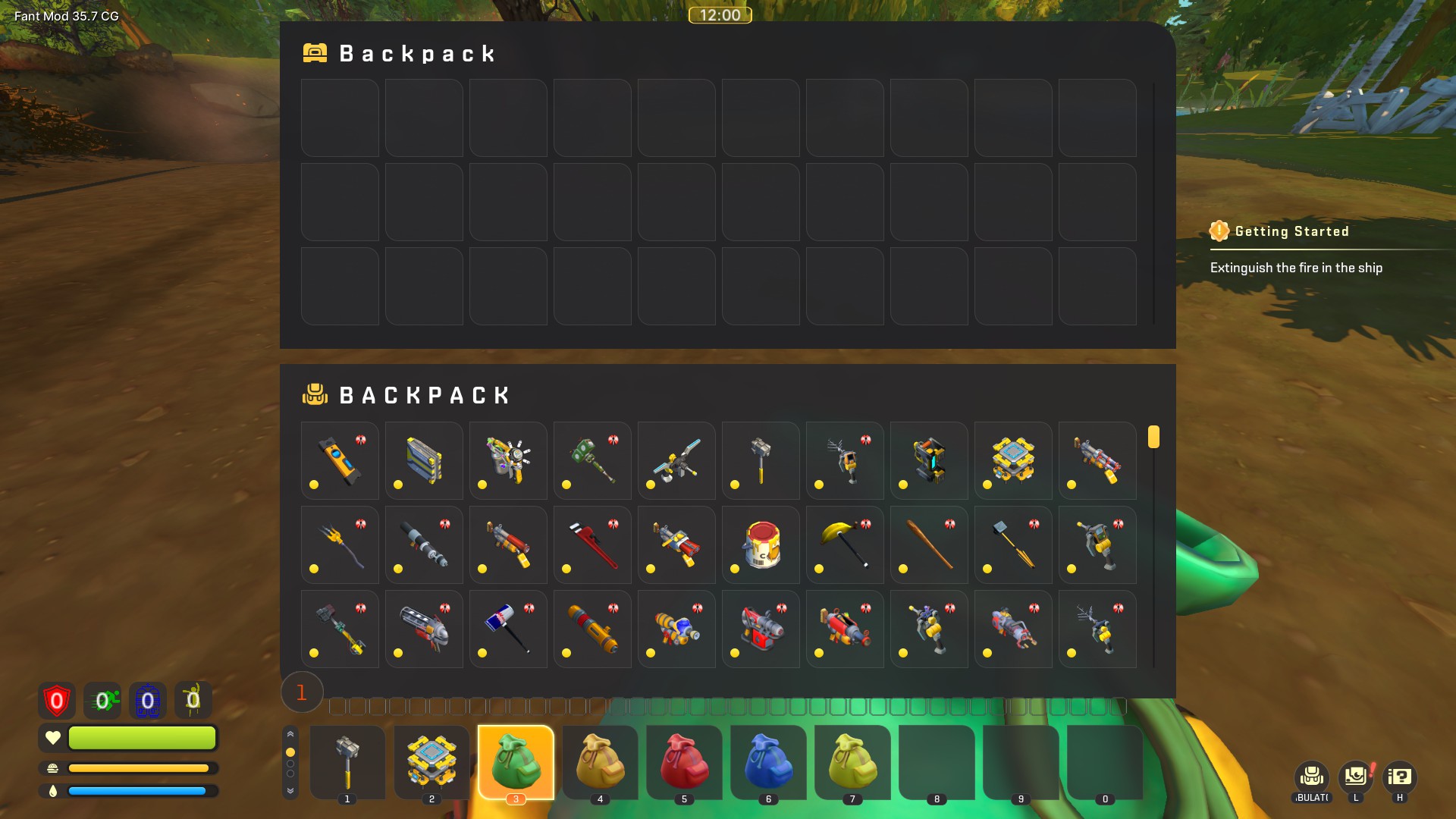Choose the red bag in the hotbar

684,761
